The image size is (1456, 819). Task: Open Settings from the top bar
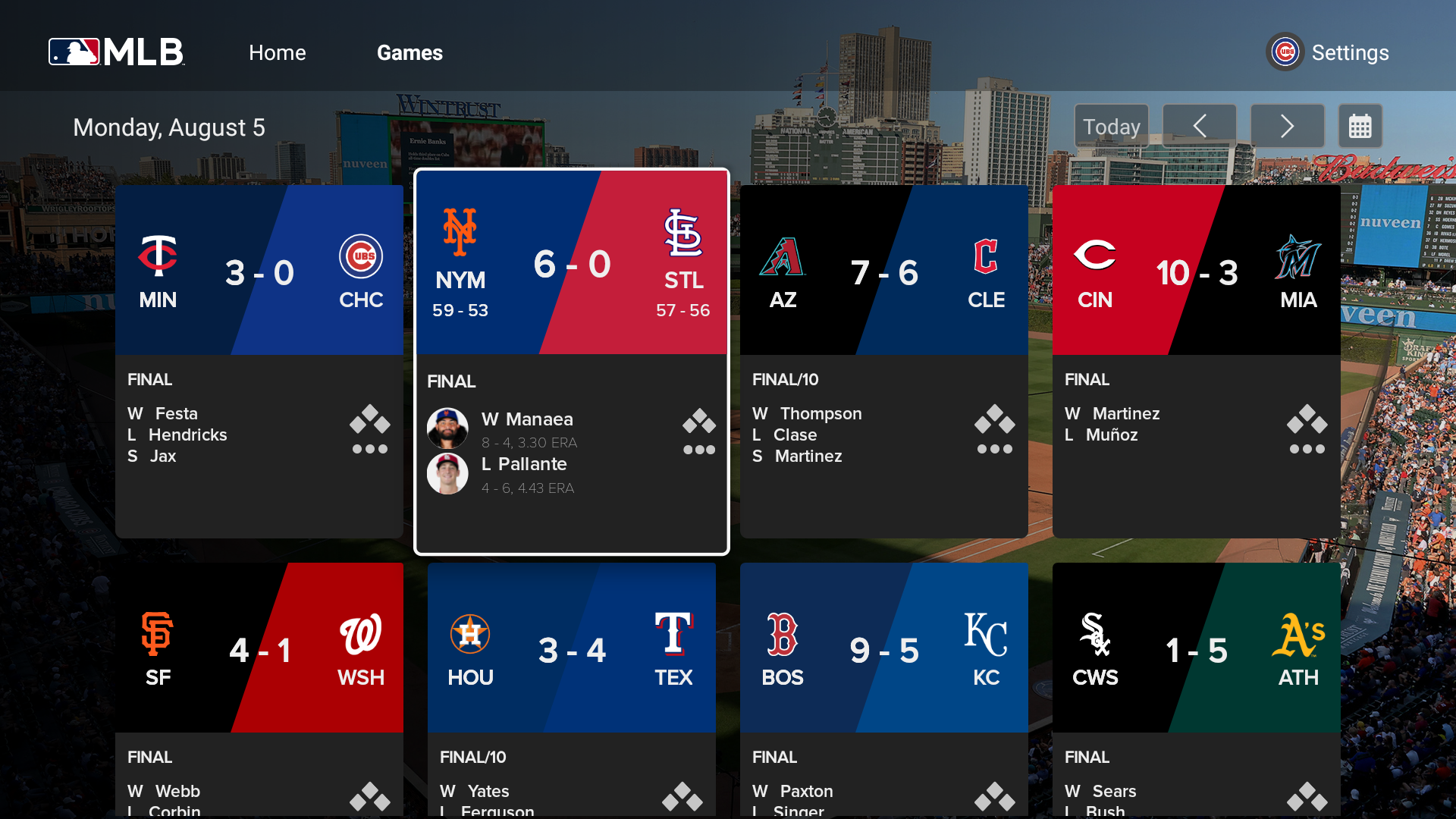click(1351, 53)
